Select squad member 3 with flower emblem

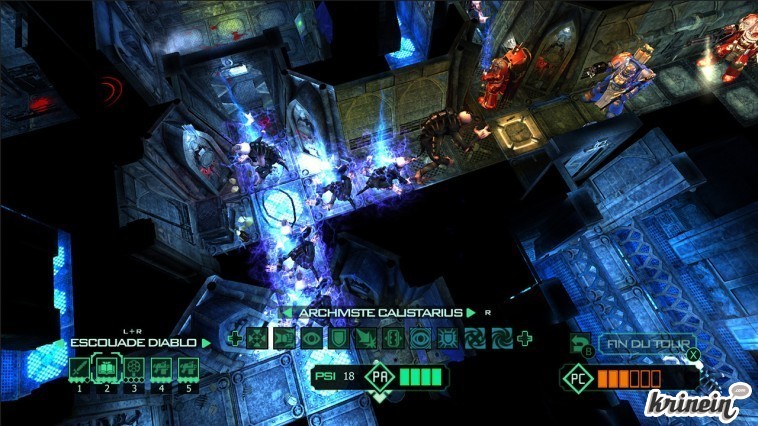[132, 371]
